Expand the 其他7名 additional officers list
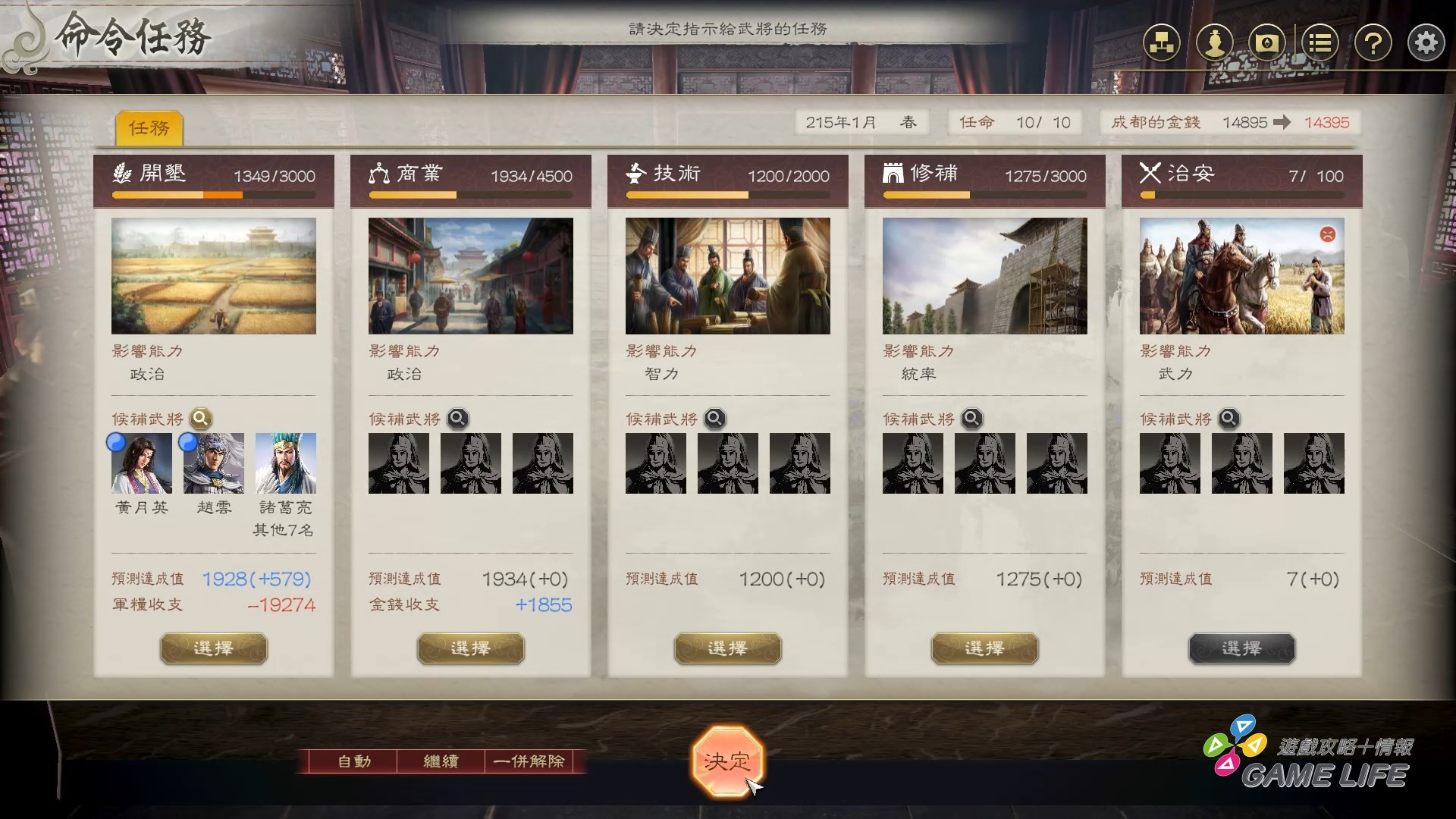 pyautogui.click(x=284, y=532)
